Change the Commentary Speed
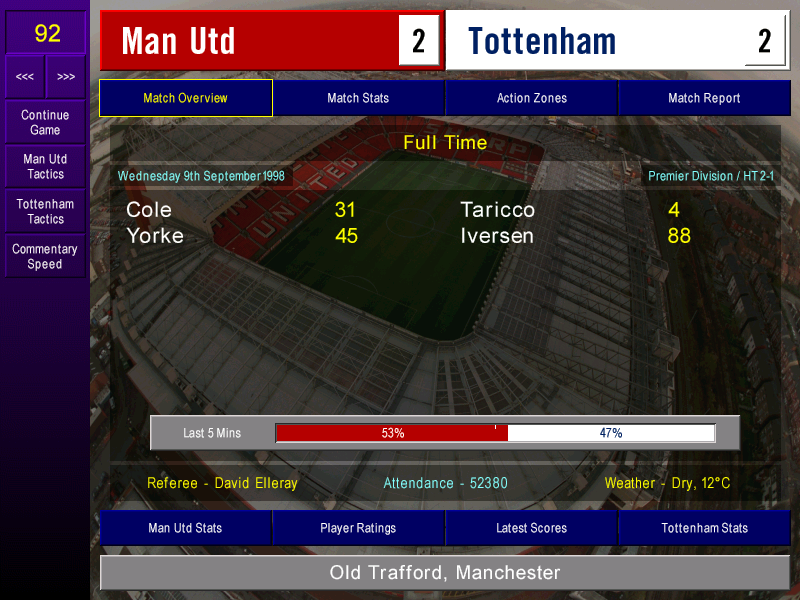The width and height of the screenshot is (800, 600). click(x=45, y=257)
